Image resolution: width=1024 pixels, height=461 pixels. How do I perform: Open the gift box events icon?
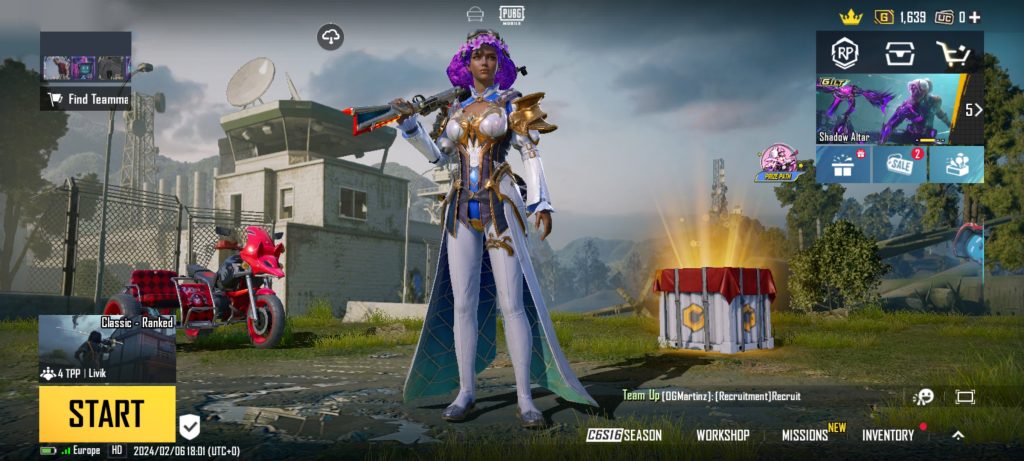tap(842, 165)
